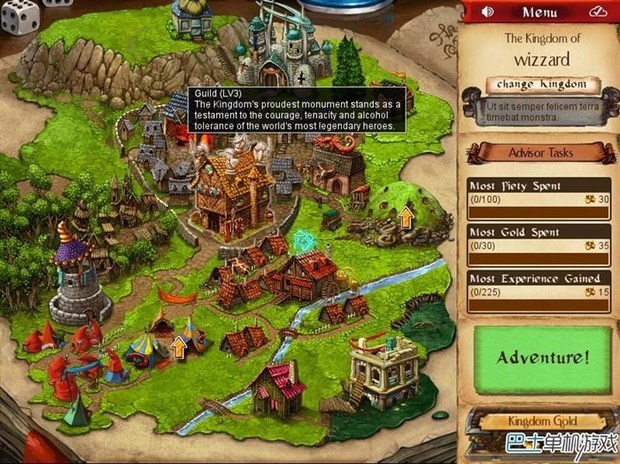Open the Advisor Tasks banner
Viewport: 620px width, 464px height.
[540, 152]
